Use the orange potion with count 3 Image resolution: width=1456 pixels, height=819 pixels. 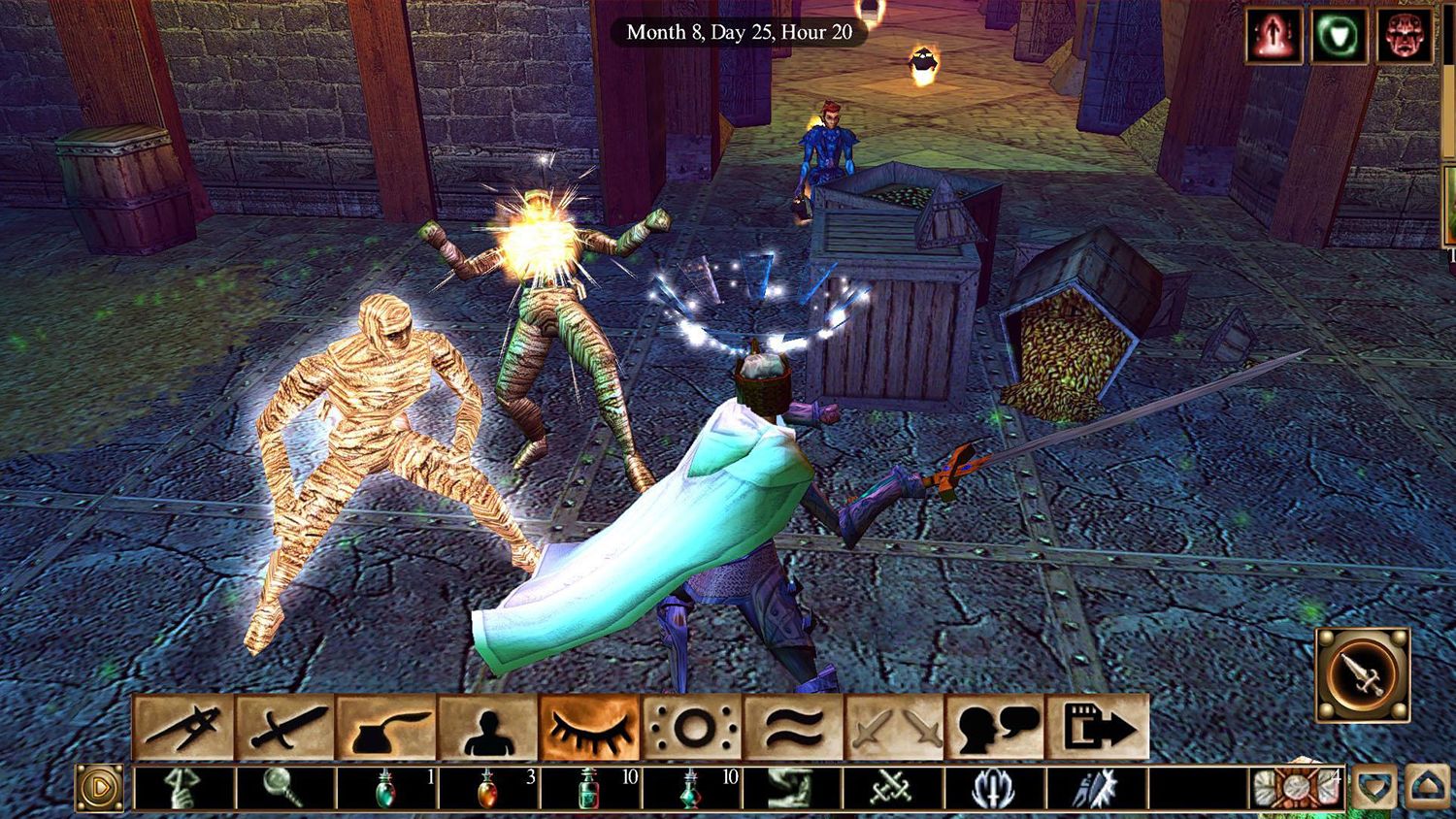click(x=488, y=788)
